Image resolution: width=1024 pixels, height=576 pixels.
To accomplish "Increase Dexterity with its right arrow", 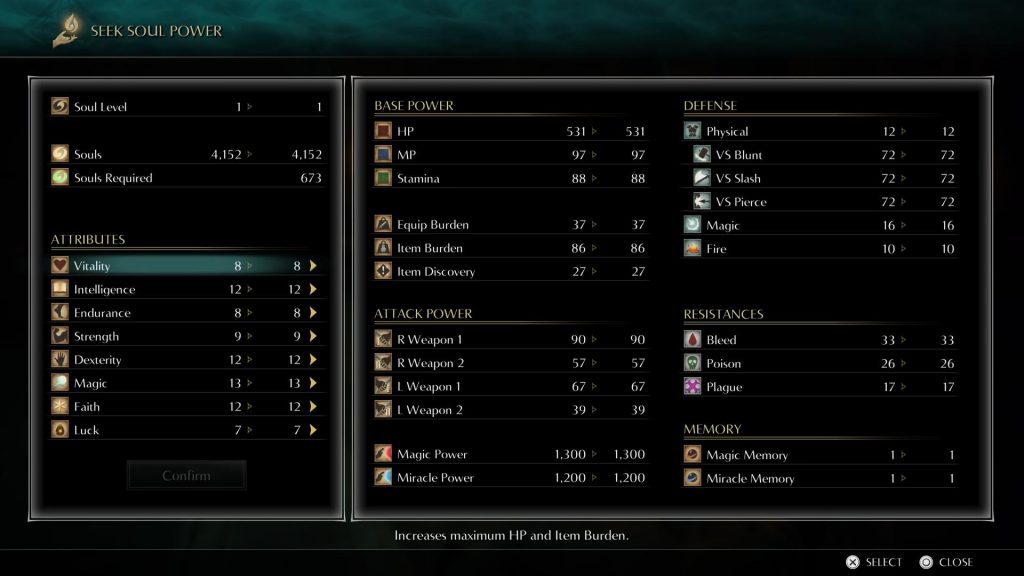I will click(x=313, y=360).
